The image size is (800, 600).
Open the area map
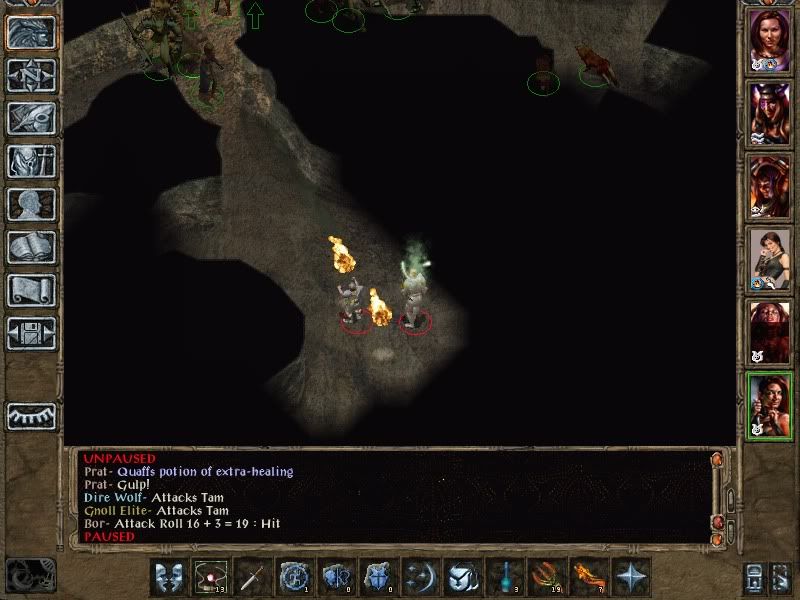coord(32,76)
